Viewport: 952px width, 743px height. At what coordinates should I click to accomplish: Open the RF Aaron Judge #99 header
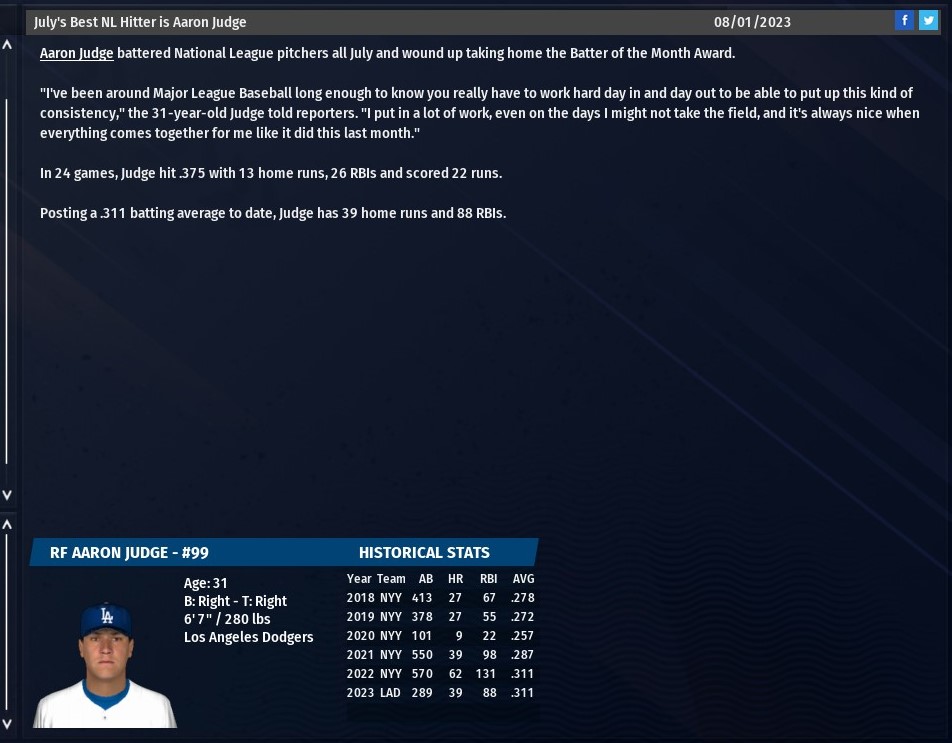(x=129, y=552)
